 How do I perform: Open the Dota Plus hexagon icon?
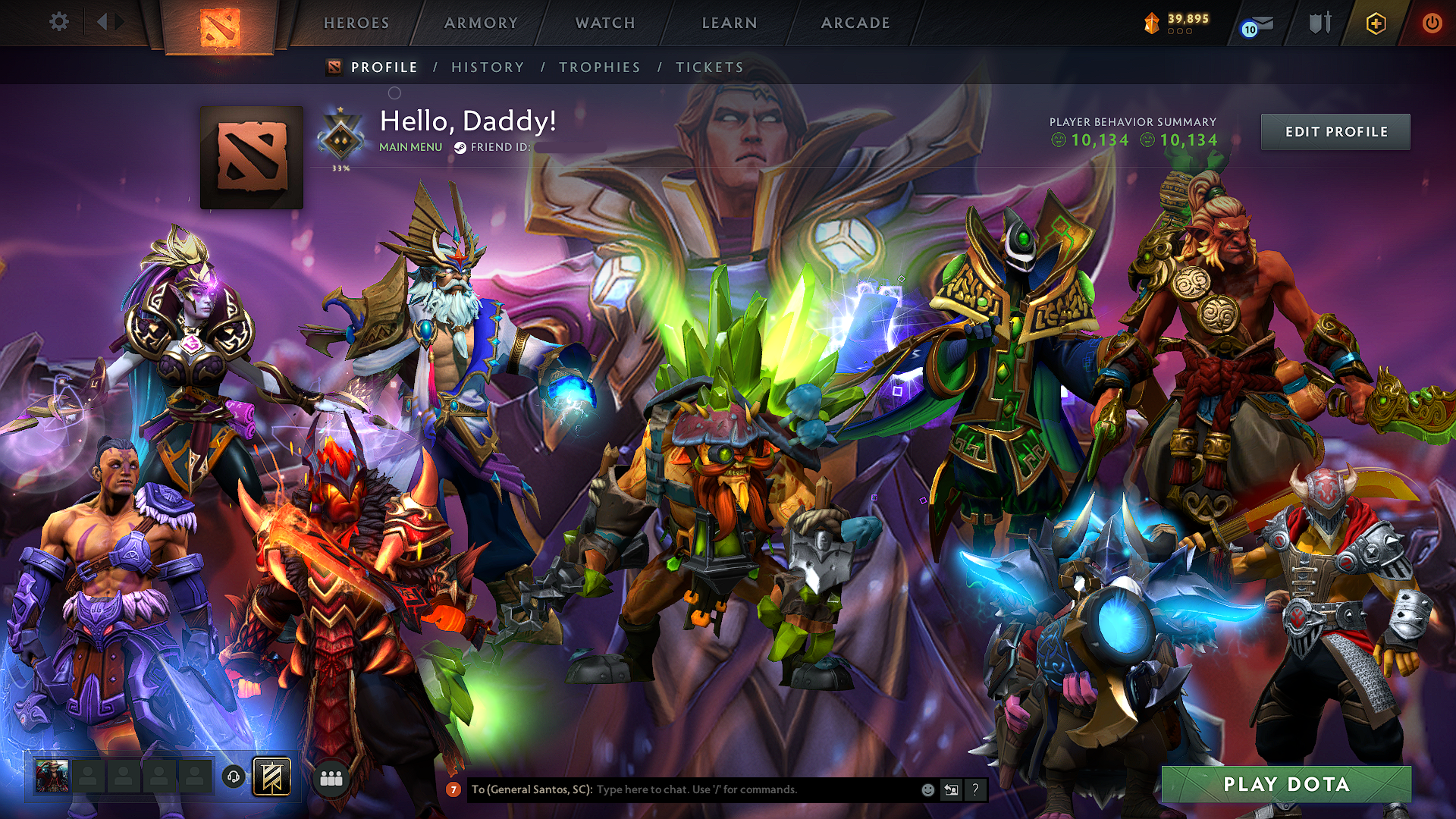pos(1376,23)
